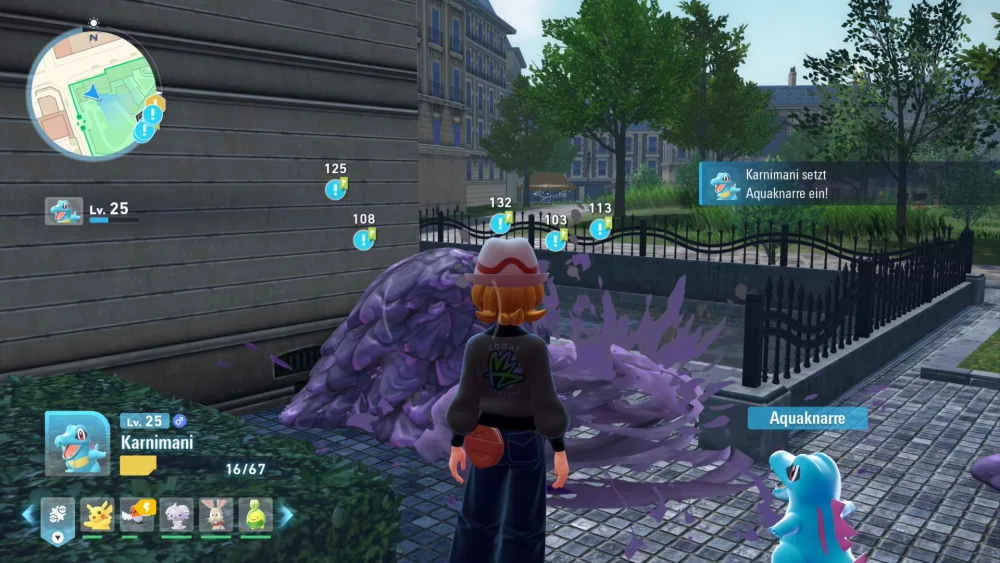
Task: Click the party bar's right arrow
Action: click(286, 515)
